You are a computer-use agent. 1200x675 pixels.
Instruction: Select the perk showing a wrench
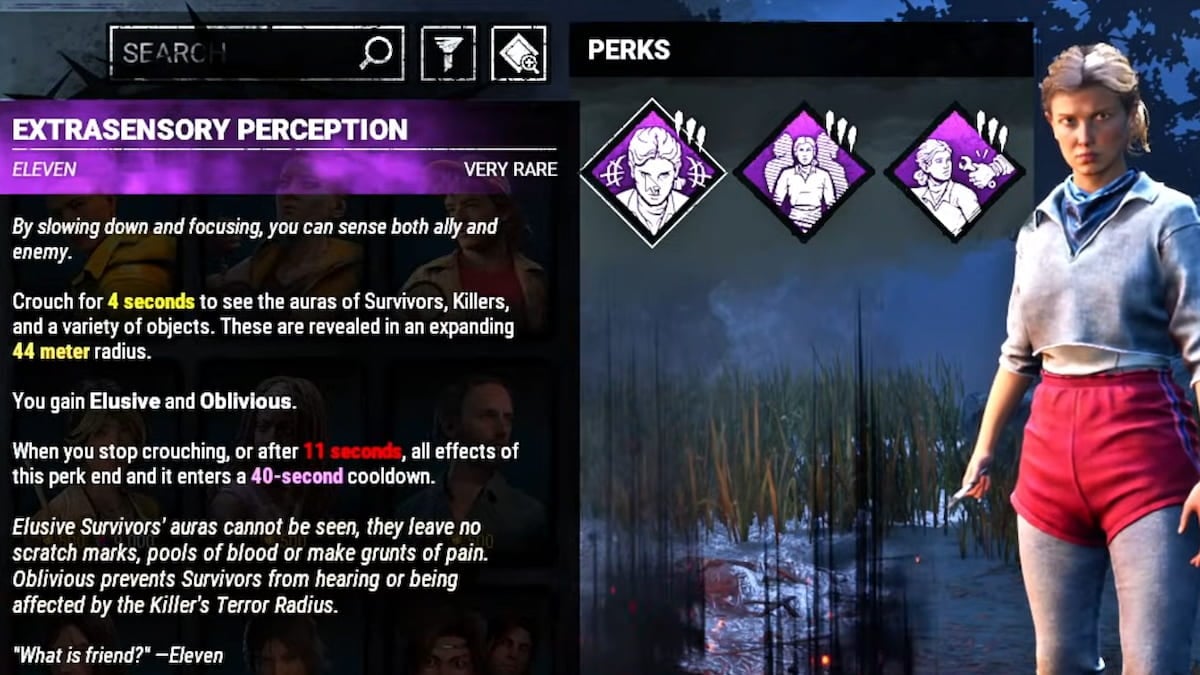coord(954,172)
